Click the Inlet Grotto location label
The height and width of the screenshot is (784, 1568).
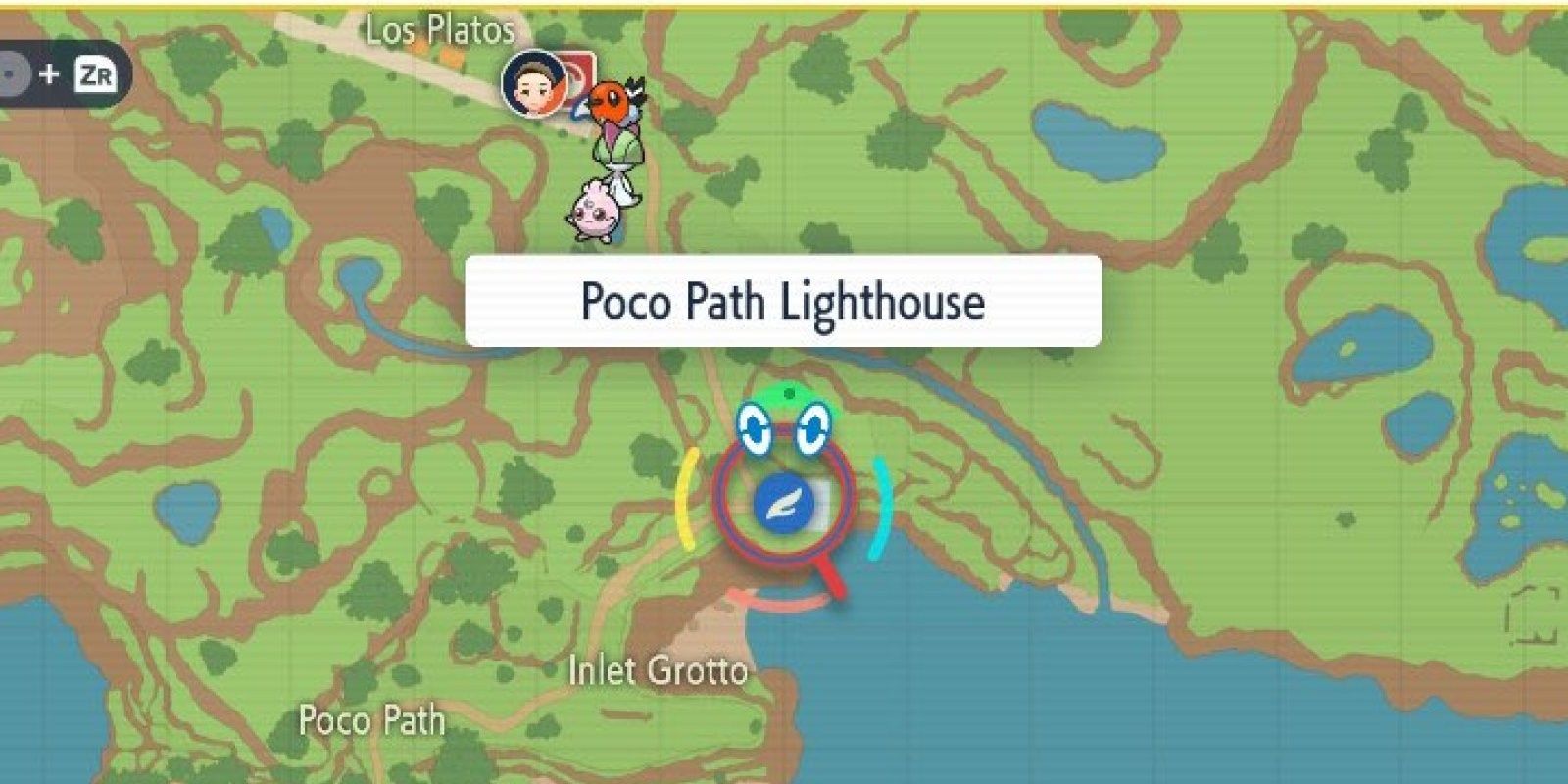[x=658, y=671]
